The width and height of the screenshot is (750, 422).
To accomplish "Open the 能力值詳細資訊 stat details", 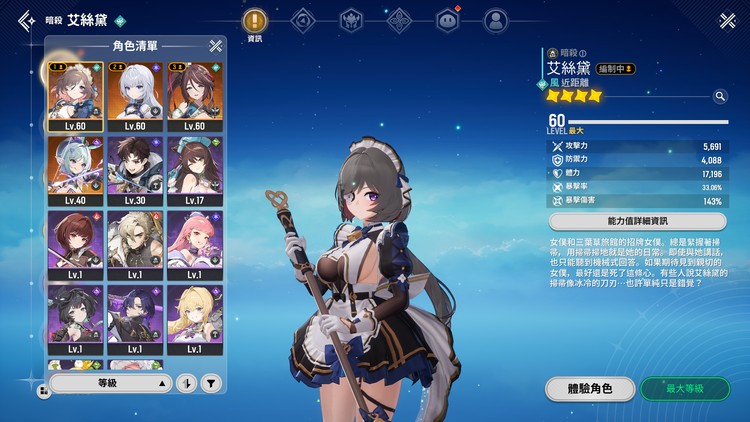I will coord(638,222).
